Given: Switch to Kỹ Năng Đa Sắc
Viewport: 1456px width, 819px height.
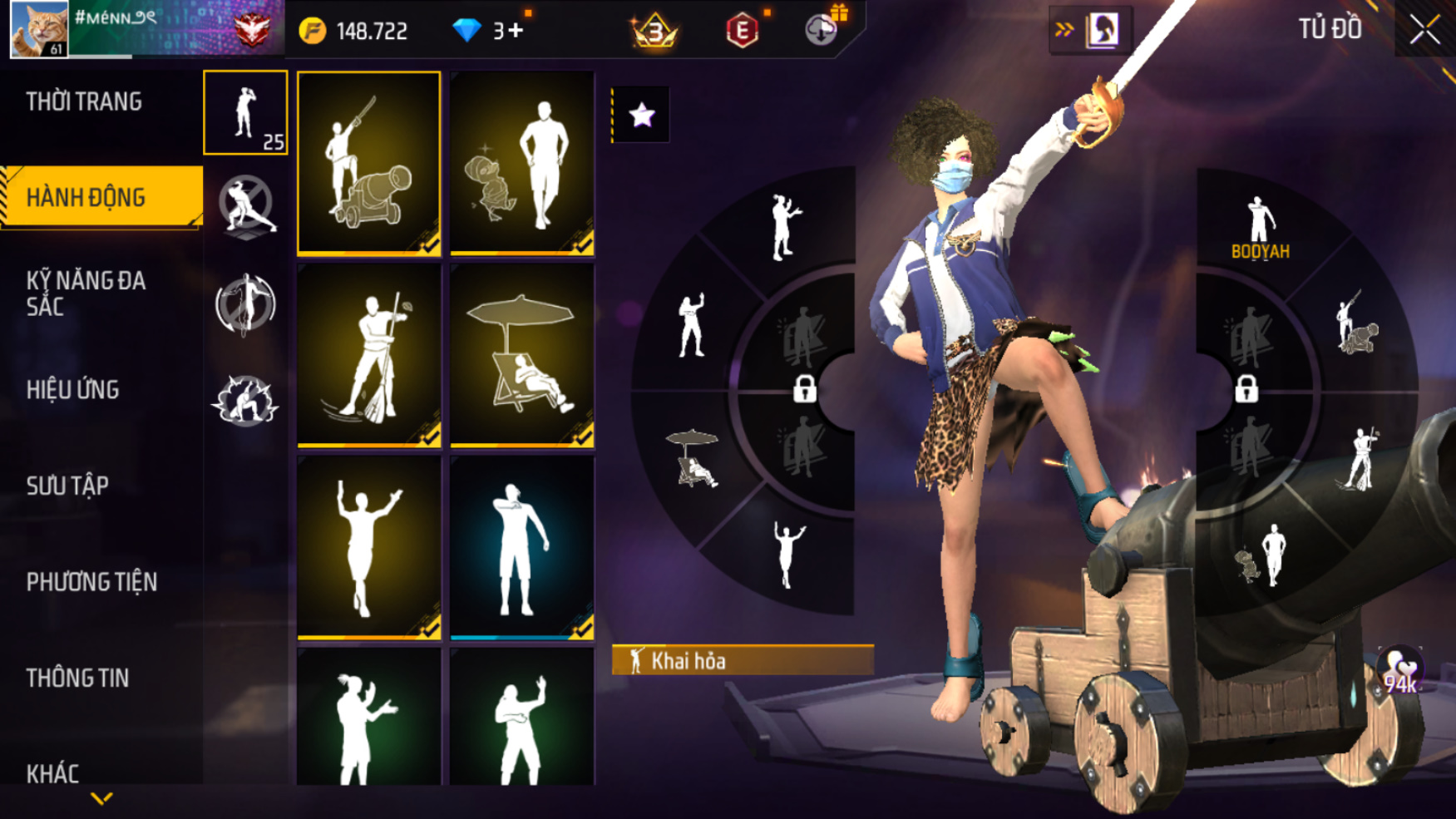Looking at the screenshot, I should tap(86, 293).
